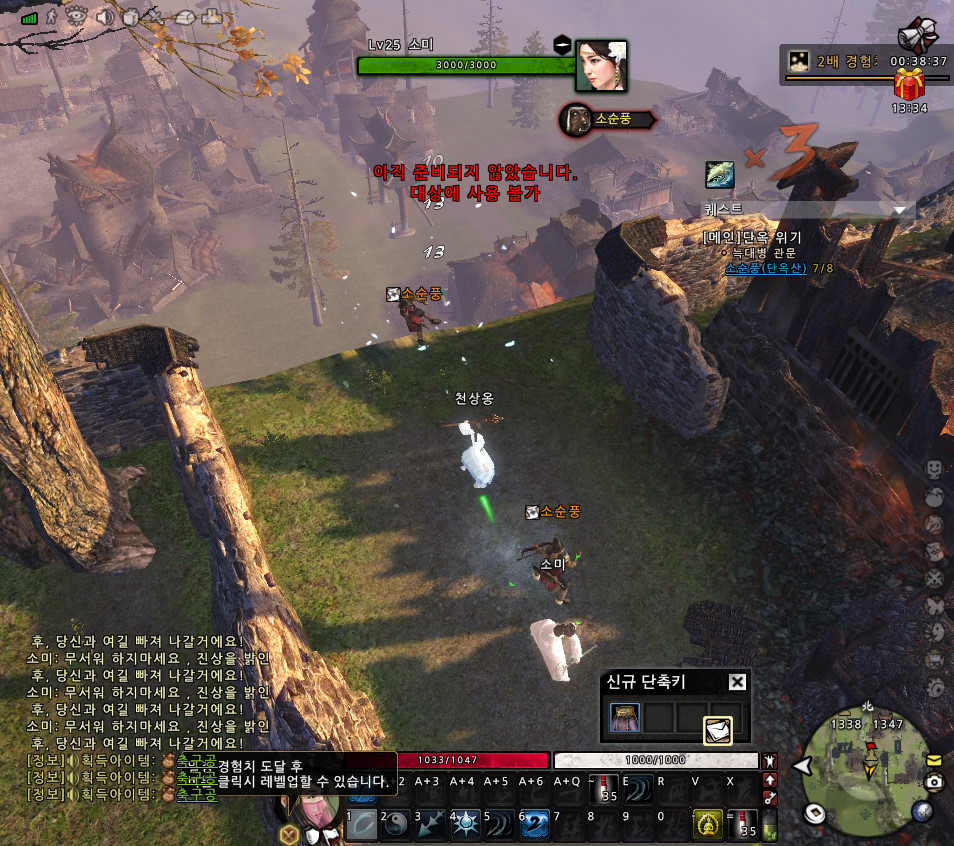Click the camera screenshot icon
The height and width of the screenshot is (846, 954).
click(x=934, y=782)
